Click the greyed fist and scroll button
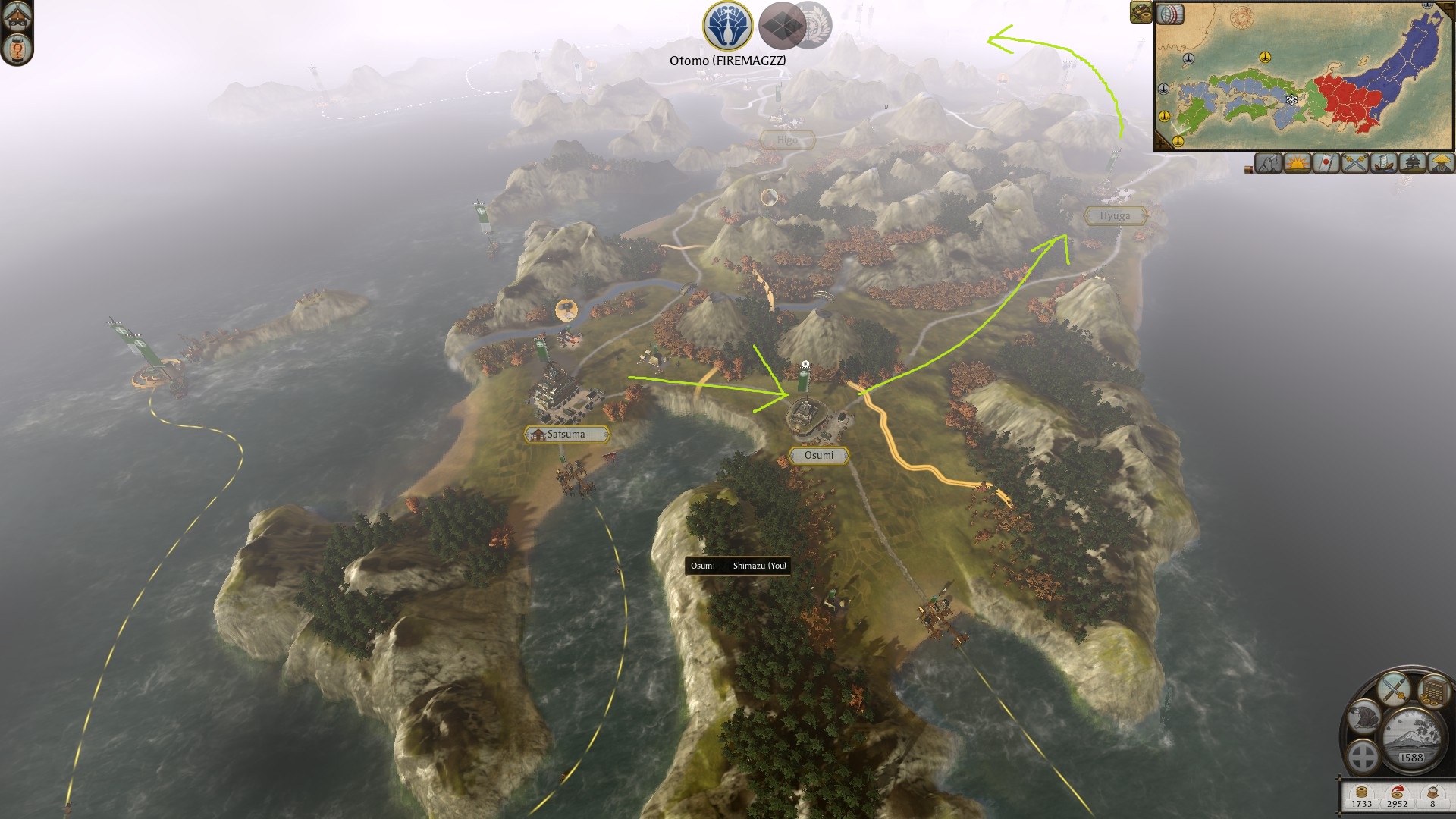1456x819 pixels. pos(1268,163)
